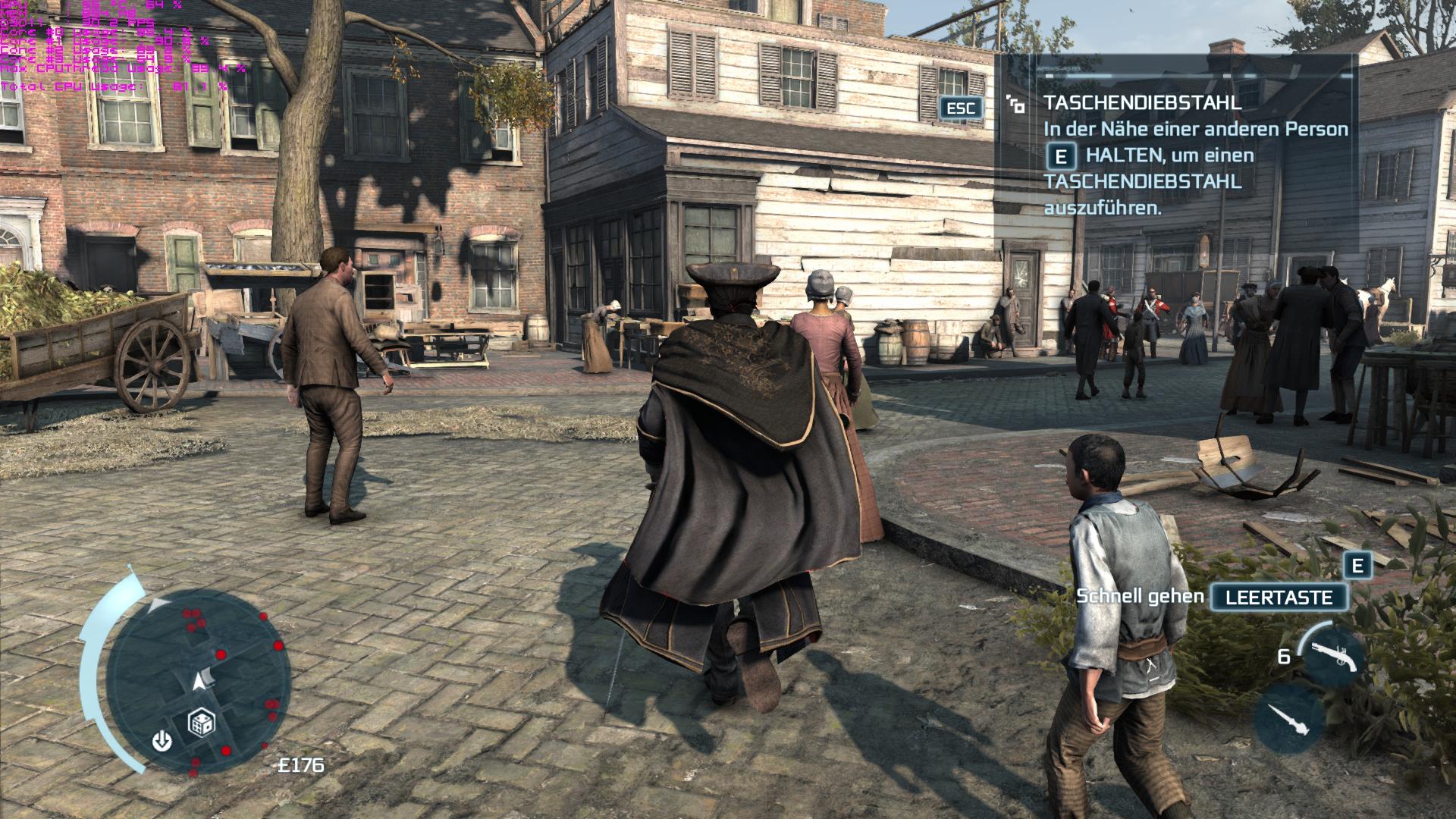The height and width of the screenshot is (819, 1456).
Task: Click the downward arrow marker on the minimap
Action: point(162,740)
